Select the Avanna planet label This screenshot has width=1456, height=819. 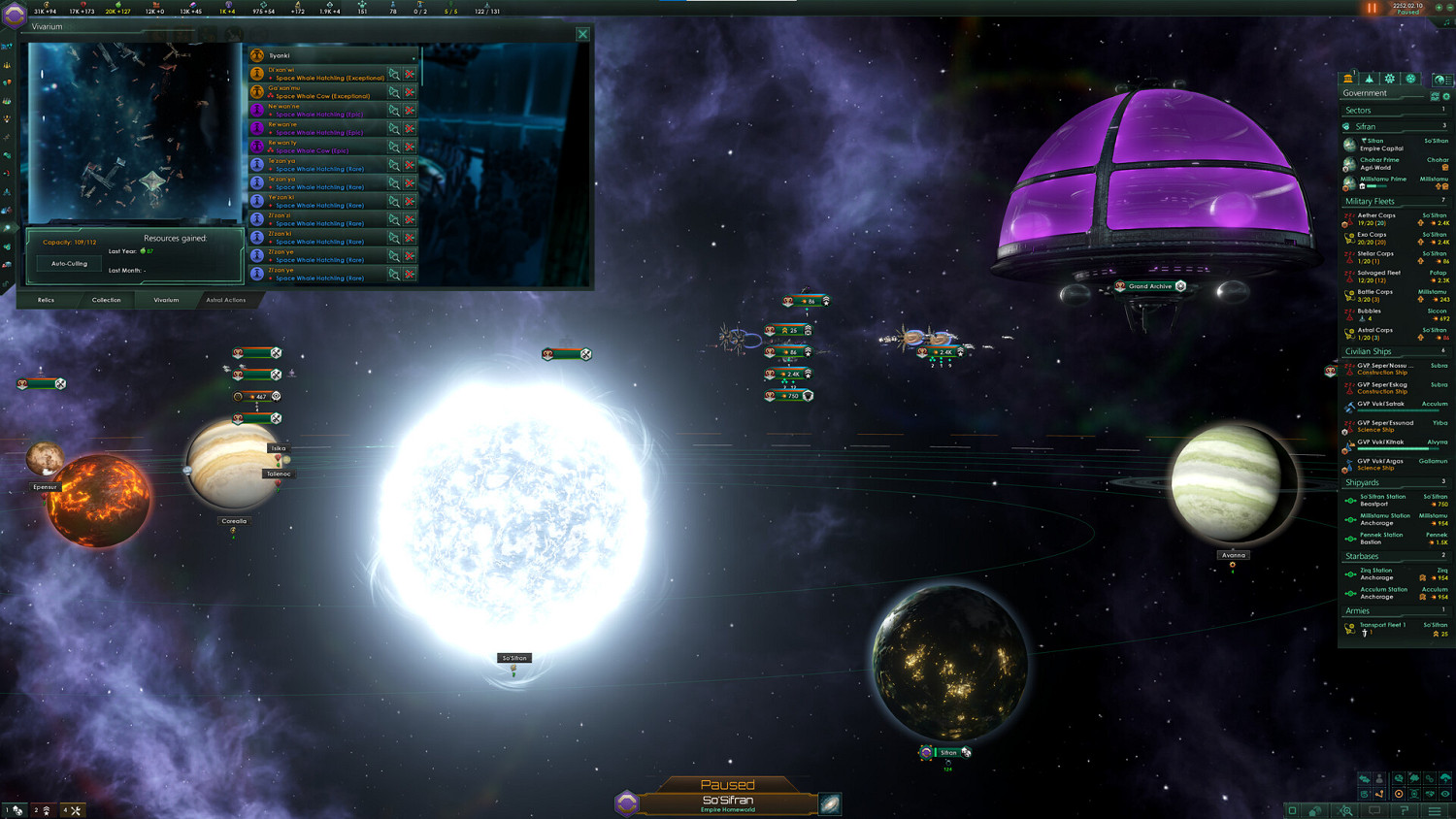1233,554
